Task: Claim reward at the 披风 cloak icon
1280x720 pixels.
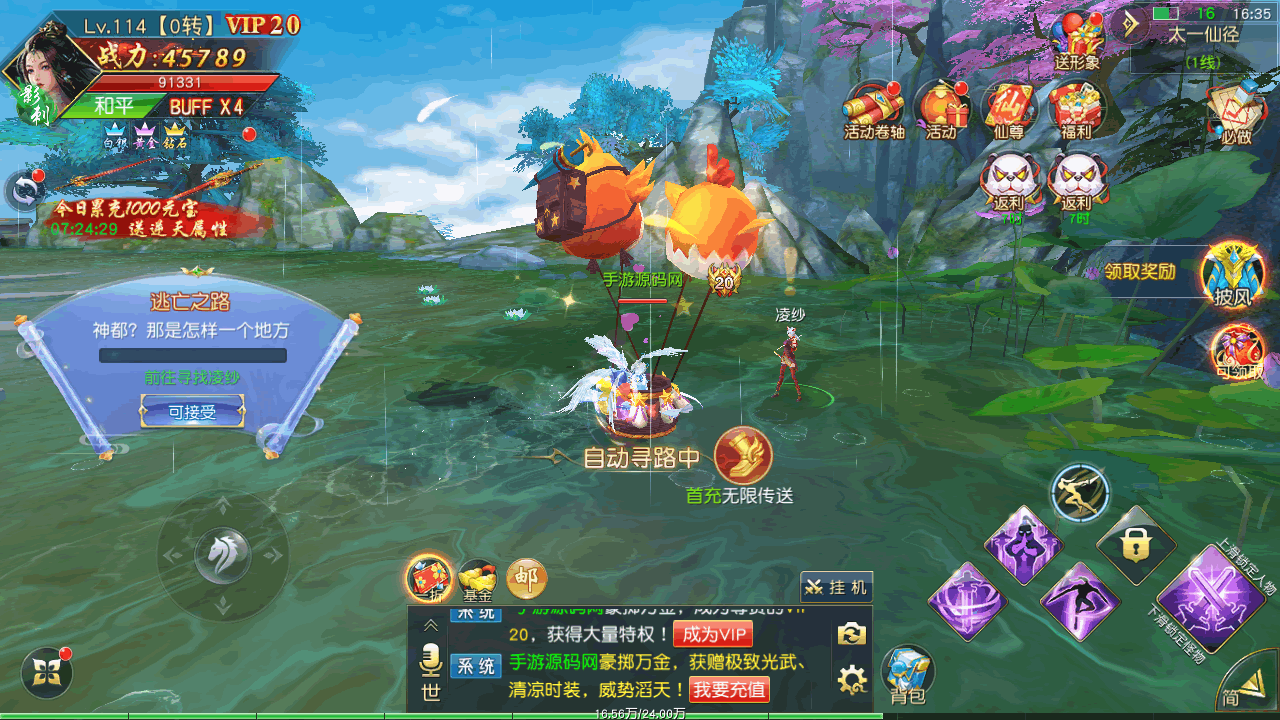Action: pyautogui.click(x=1232, y=272)
